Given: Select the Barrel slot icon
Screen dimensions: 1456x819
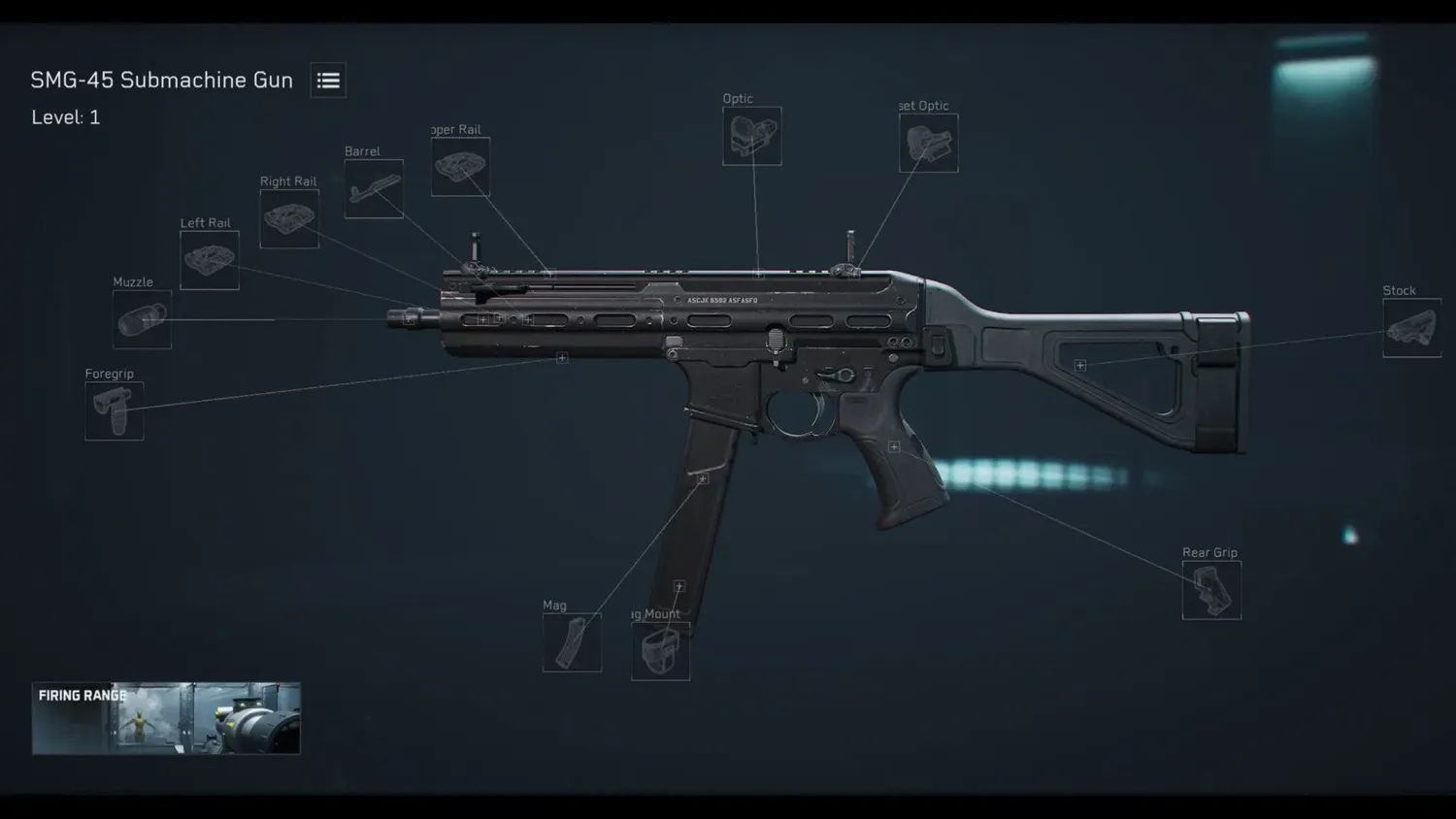Looking at the screenshot, I should click(373, 188).
